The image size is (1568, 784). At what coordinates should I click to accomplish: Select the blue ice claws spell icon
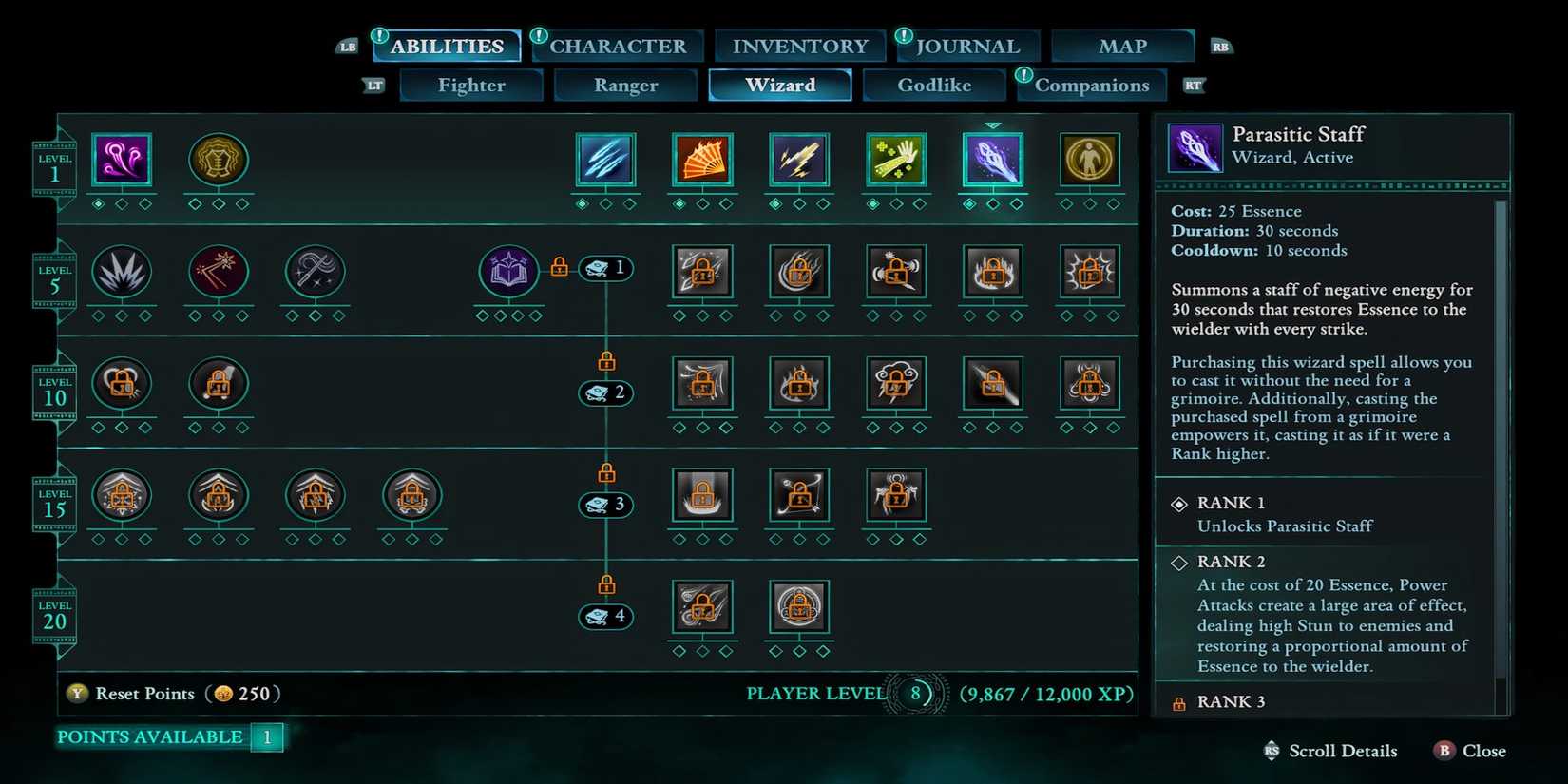pyautogui.click(x=605, y=160)
